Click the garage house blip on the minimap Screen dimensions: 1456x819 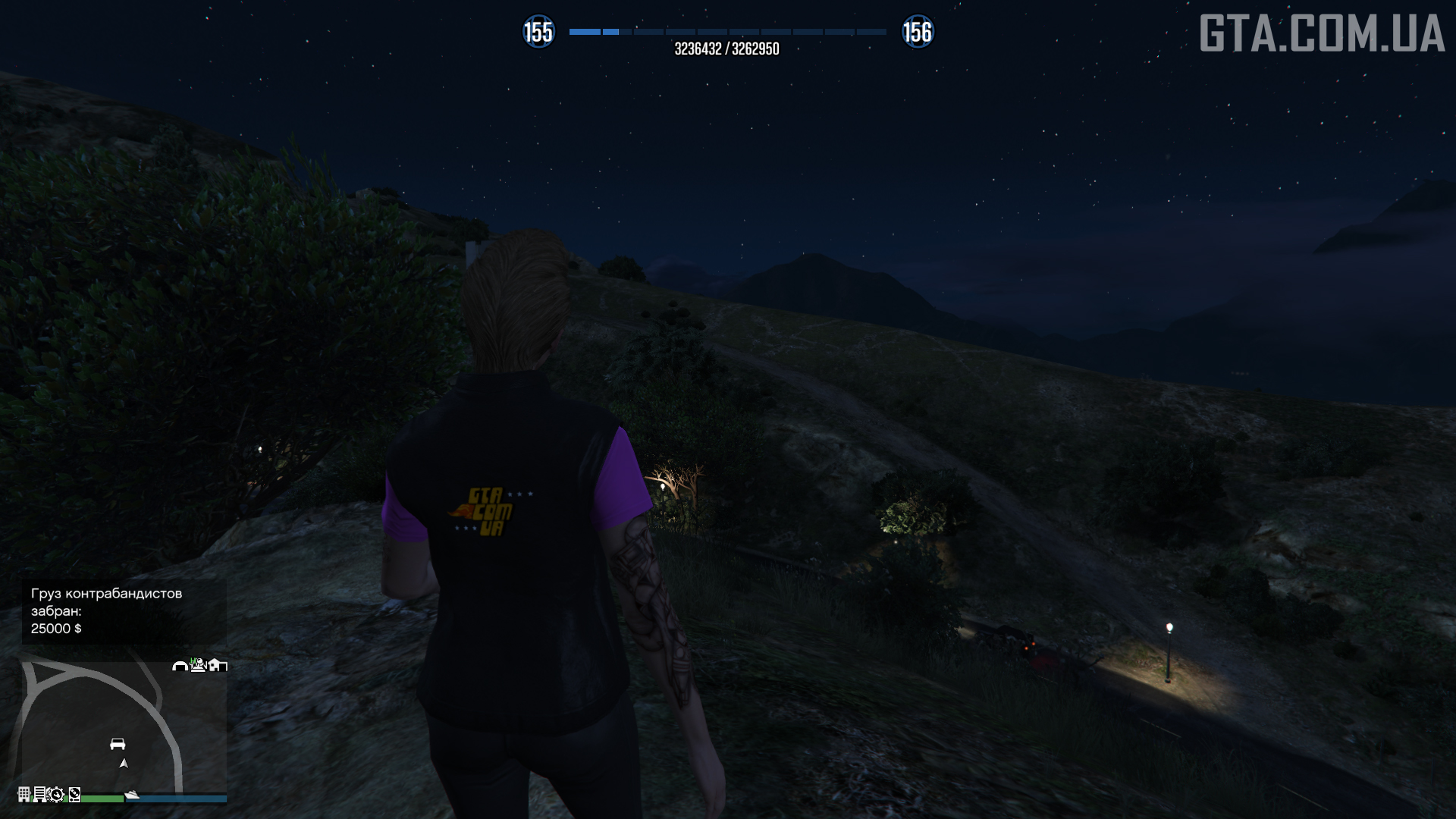pyautogui.click(x=218, y=666)
